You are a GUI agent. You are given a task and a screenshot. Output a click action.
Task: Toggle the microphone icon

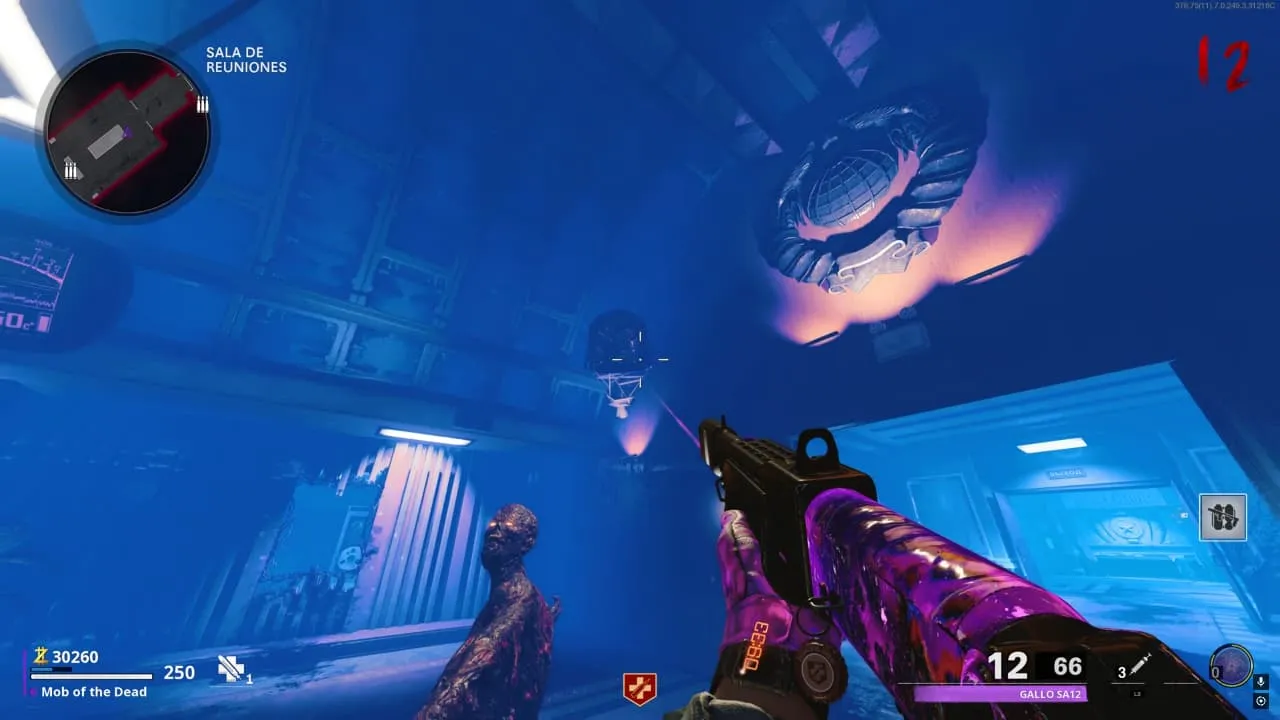point(1260,682)
